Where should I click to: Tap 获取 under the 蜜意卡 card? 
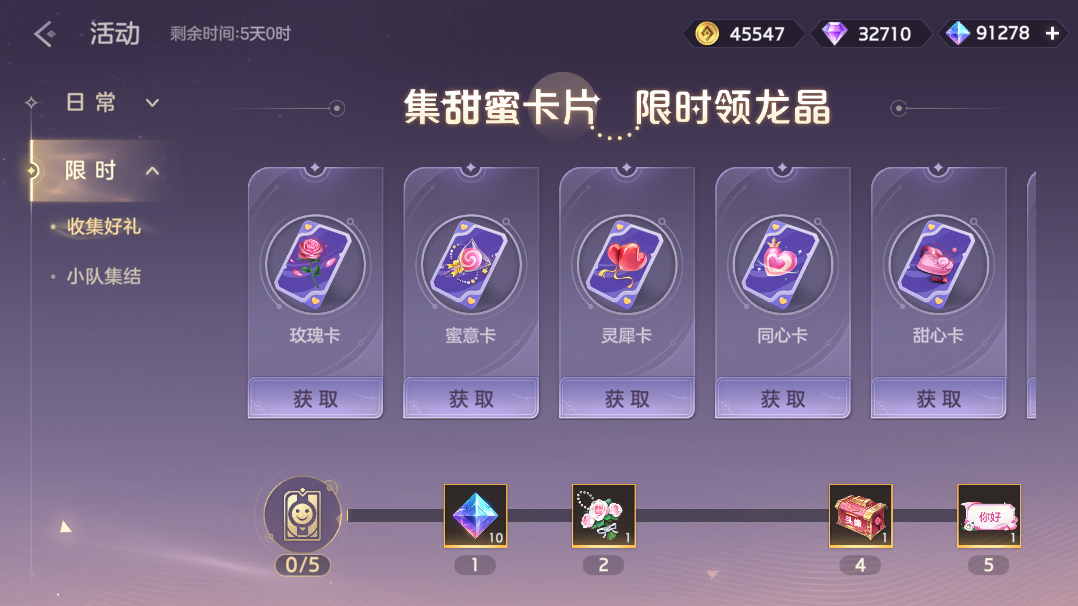(471, 399)
